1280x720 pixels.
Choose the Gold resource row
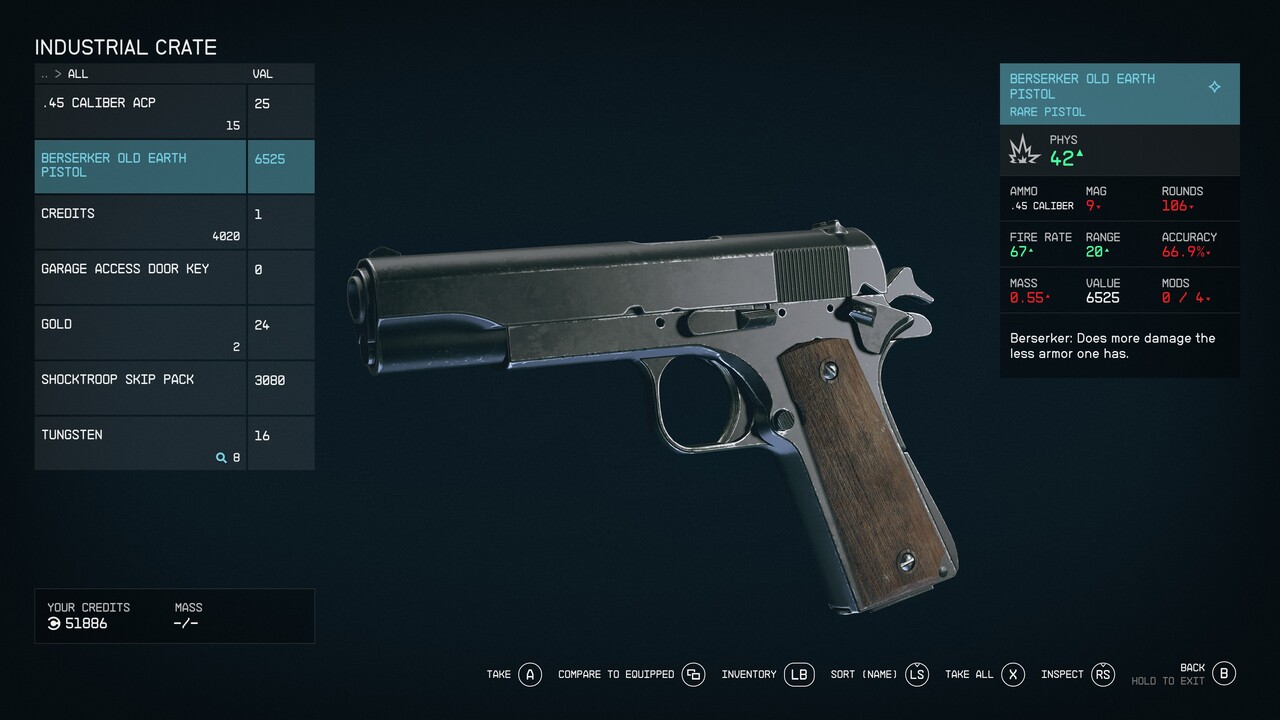tap(140, 333)
